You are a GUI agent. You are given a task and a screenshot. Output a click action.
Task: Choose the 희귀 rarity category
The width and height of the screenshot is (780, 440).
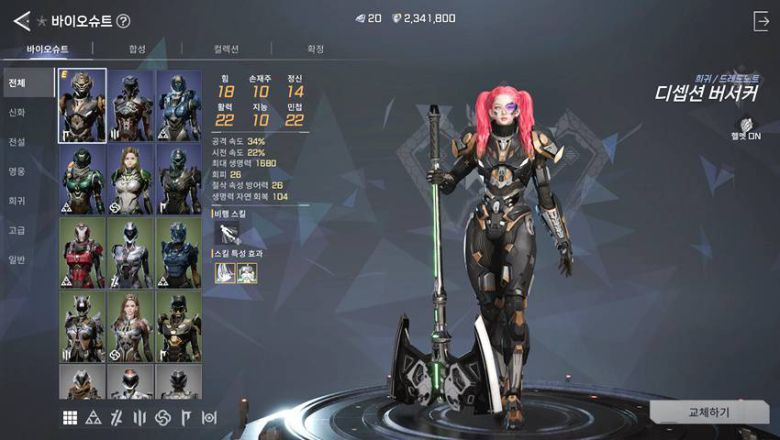(x=16, y=201)
